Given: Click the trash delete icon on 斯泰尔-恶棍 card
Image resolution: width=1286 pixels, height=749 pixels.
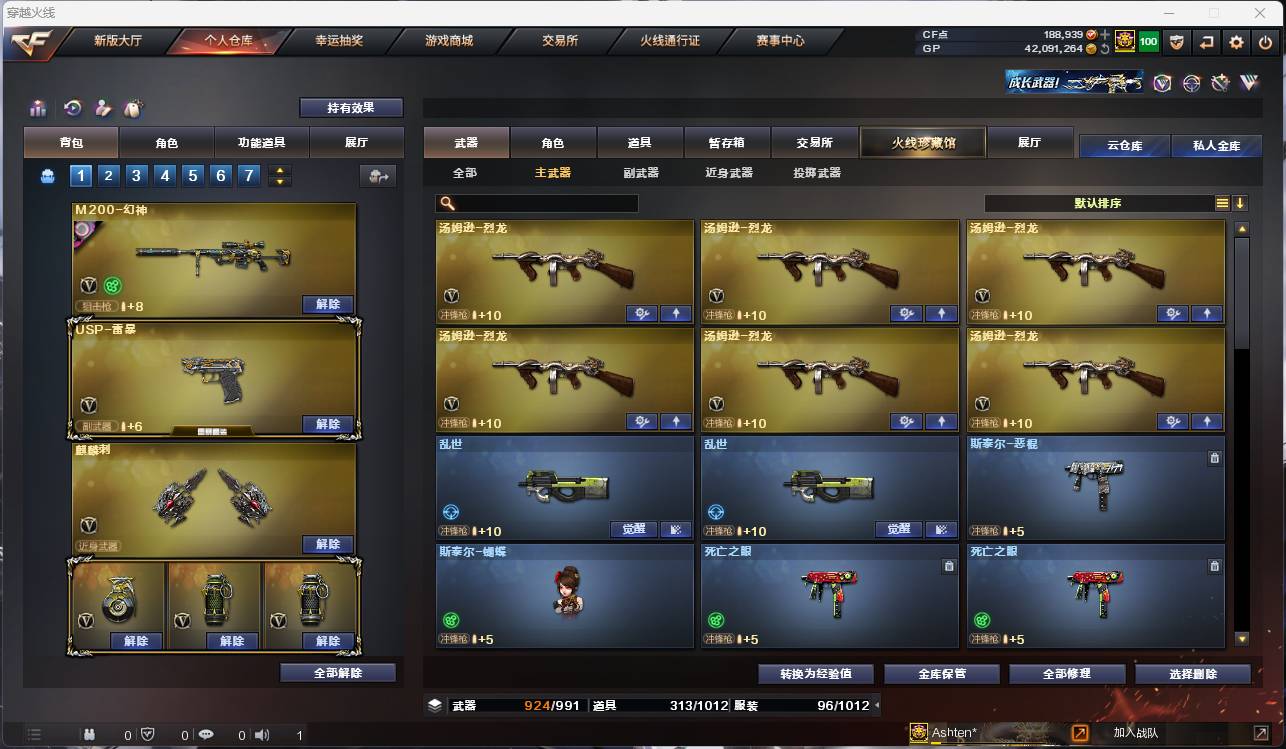Looking at the screenshot, I should point(1214,457).
